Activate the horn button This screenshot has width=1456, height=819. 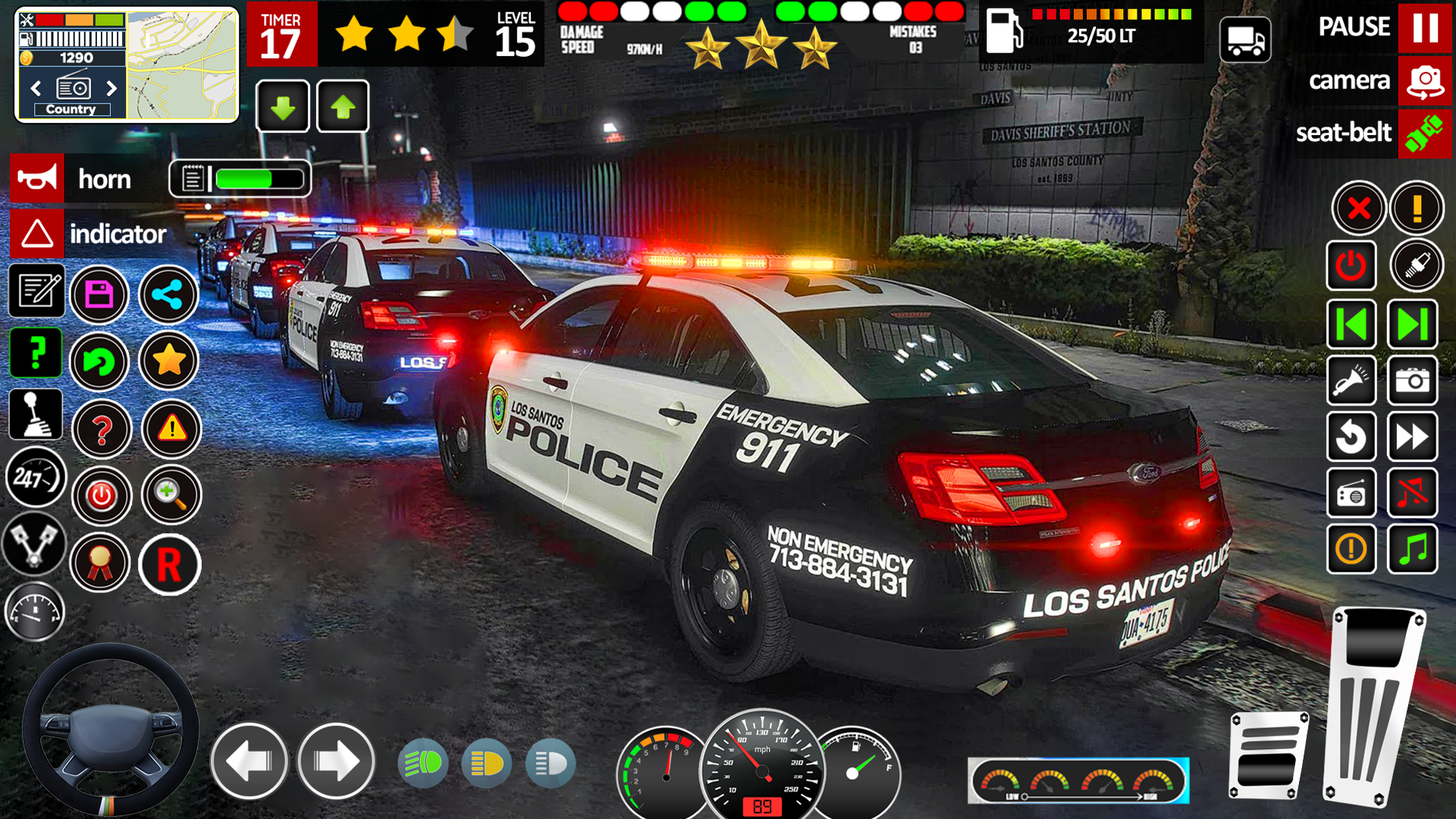click(x=37, y=180)
